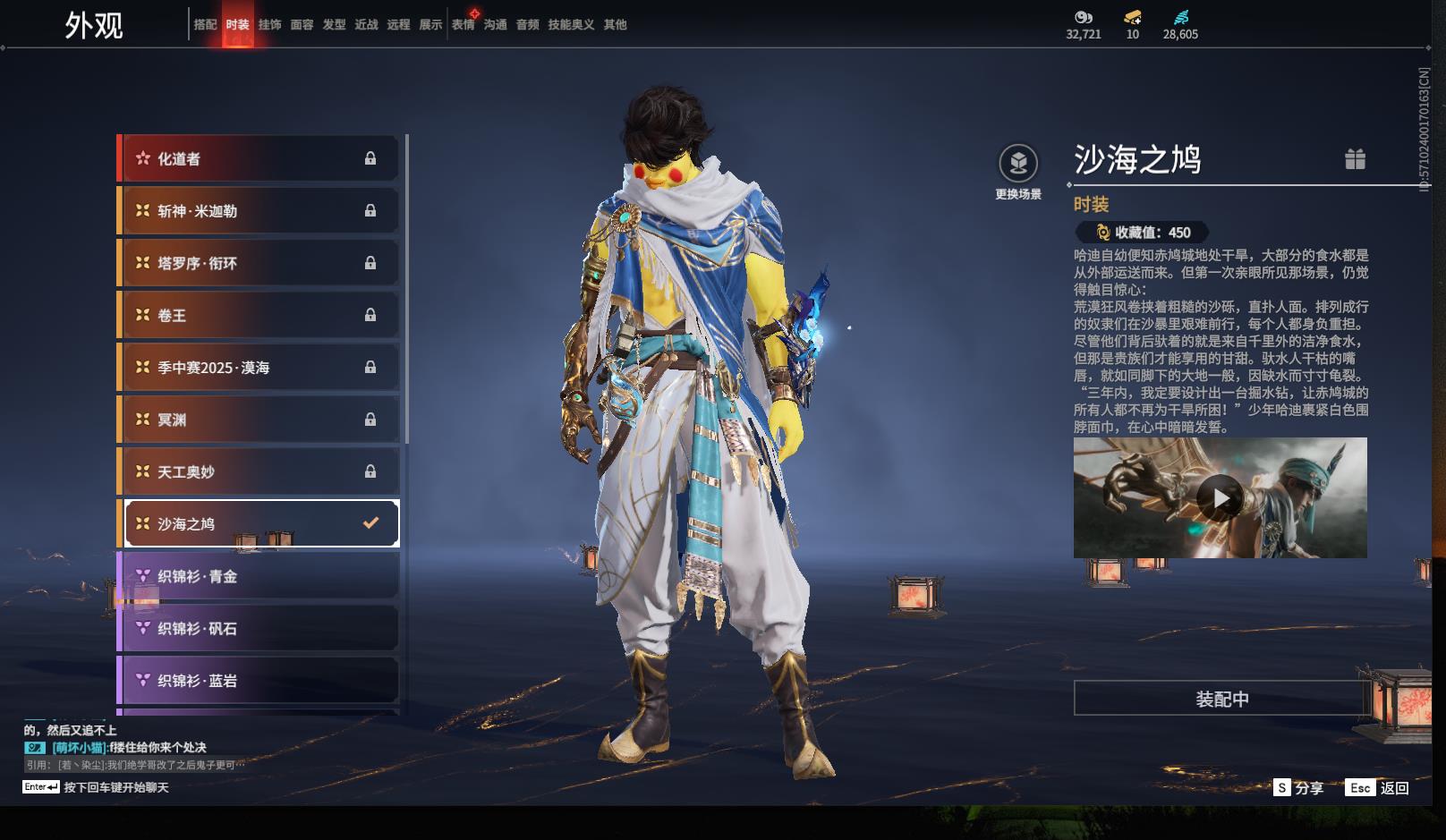Select the 织锦衫·蓝岩 outfit
This screenshot has height=840, width=1446.
(x=259, y=681)
